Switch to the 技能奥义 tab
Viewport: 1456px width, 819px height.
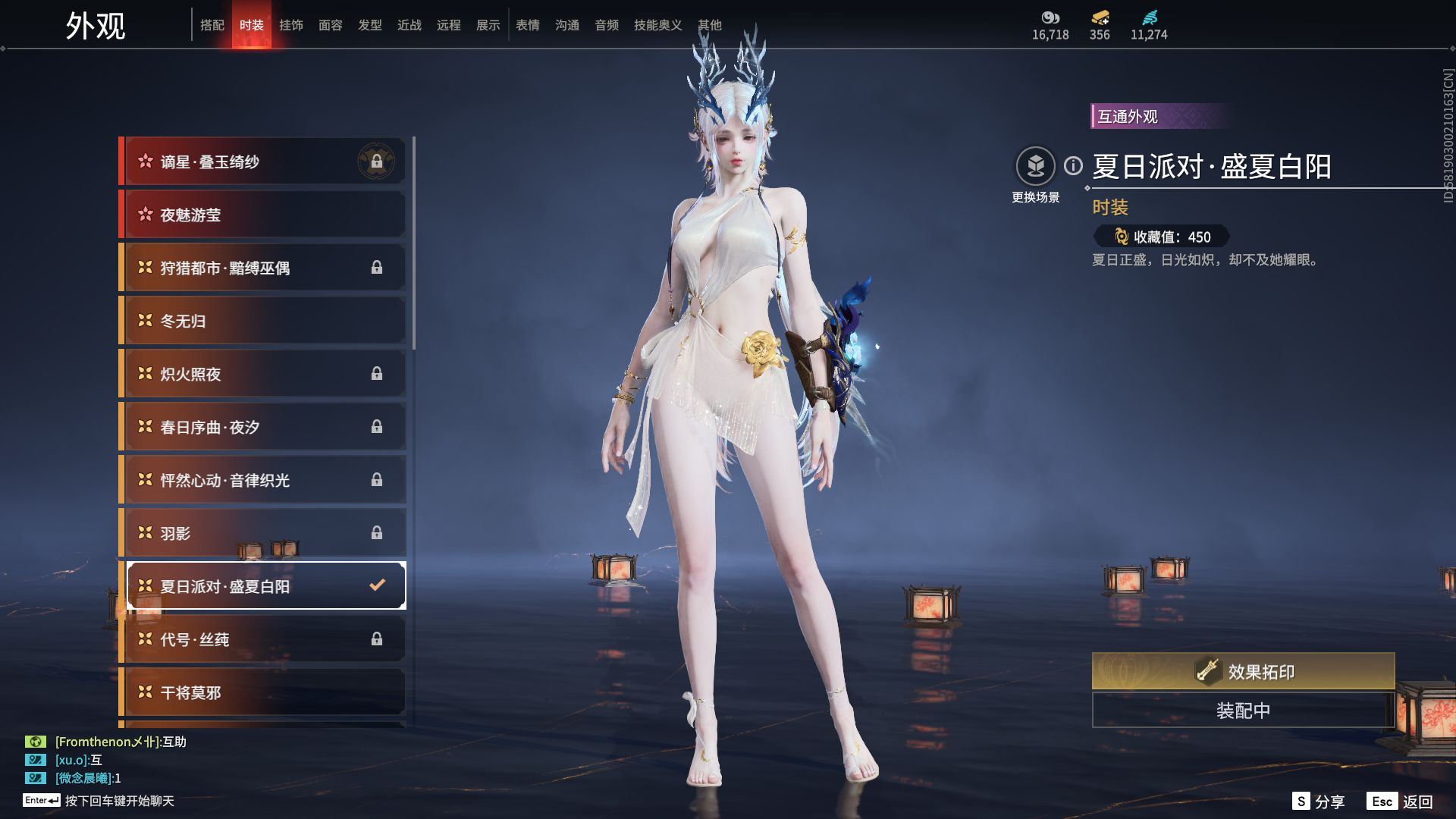[x=657, y=25]
